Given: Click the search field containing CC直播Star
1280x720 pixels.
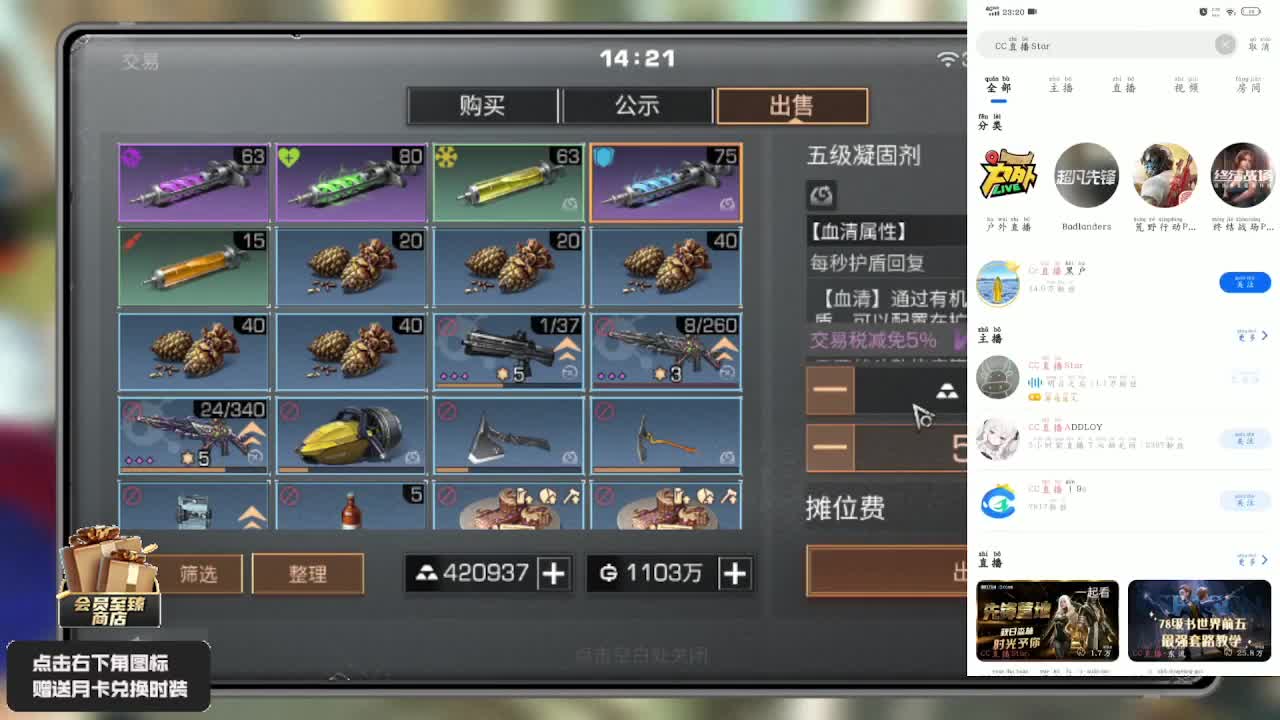Looking at the screenshot, I should tap(1100, 44).
